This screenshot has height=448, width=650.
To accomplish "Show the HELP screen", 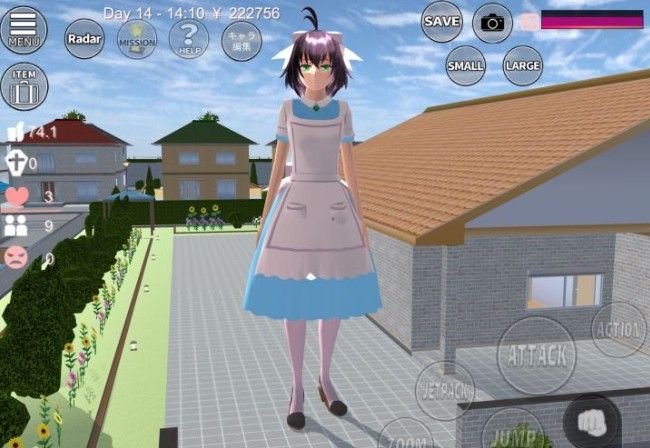I will (188, 40).
